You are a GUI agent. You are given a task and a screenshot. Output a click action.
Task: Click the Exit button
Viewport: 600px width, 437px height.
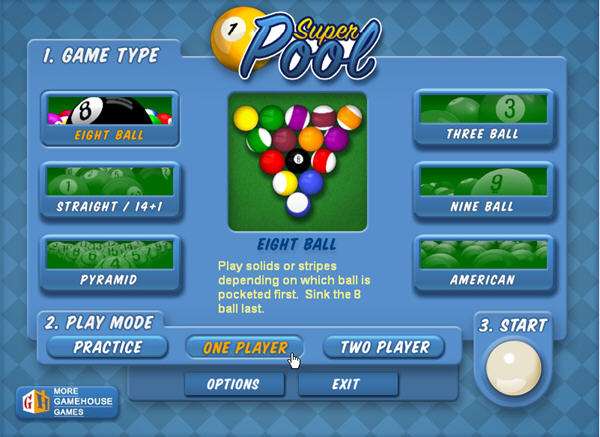click(x=348, y=384)
